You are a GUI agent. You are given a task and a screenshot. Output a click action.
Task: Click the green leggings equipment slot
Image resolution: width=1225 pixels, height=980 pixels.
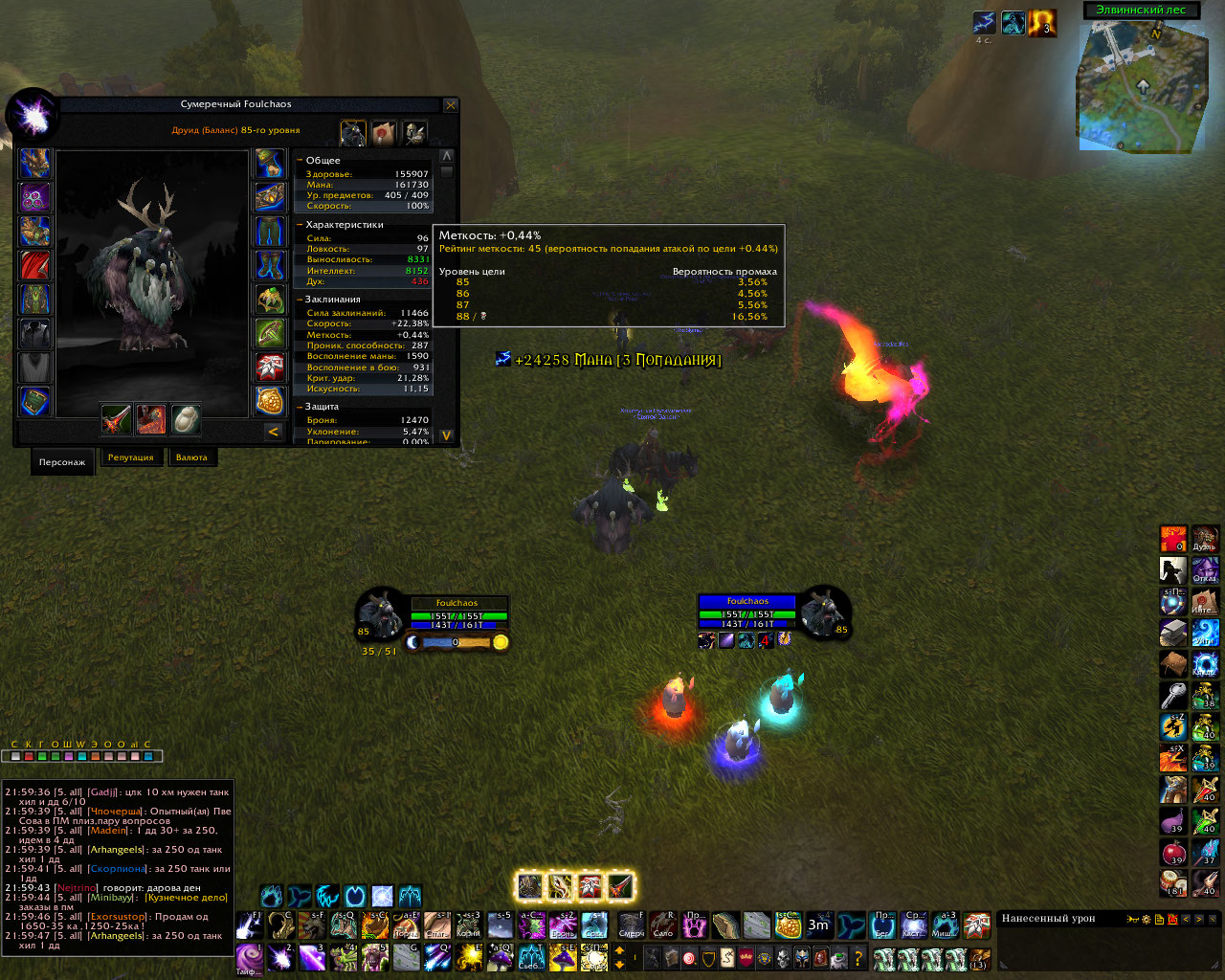point(271,232)
